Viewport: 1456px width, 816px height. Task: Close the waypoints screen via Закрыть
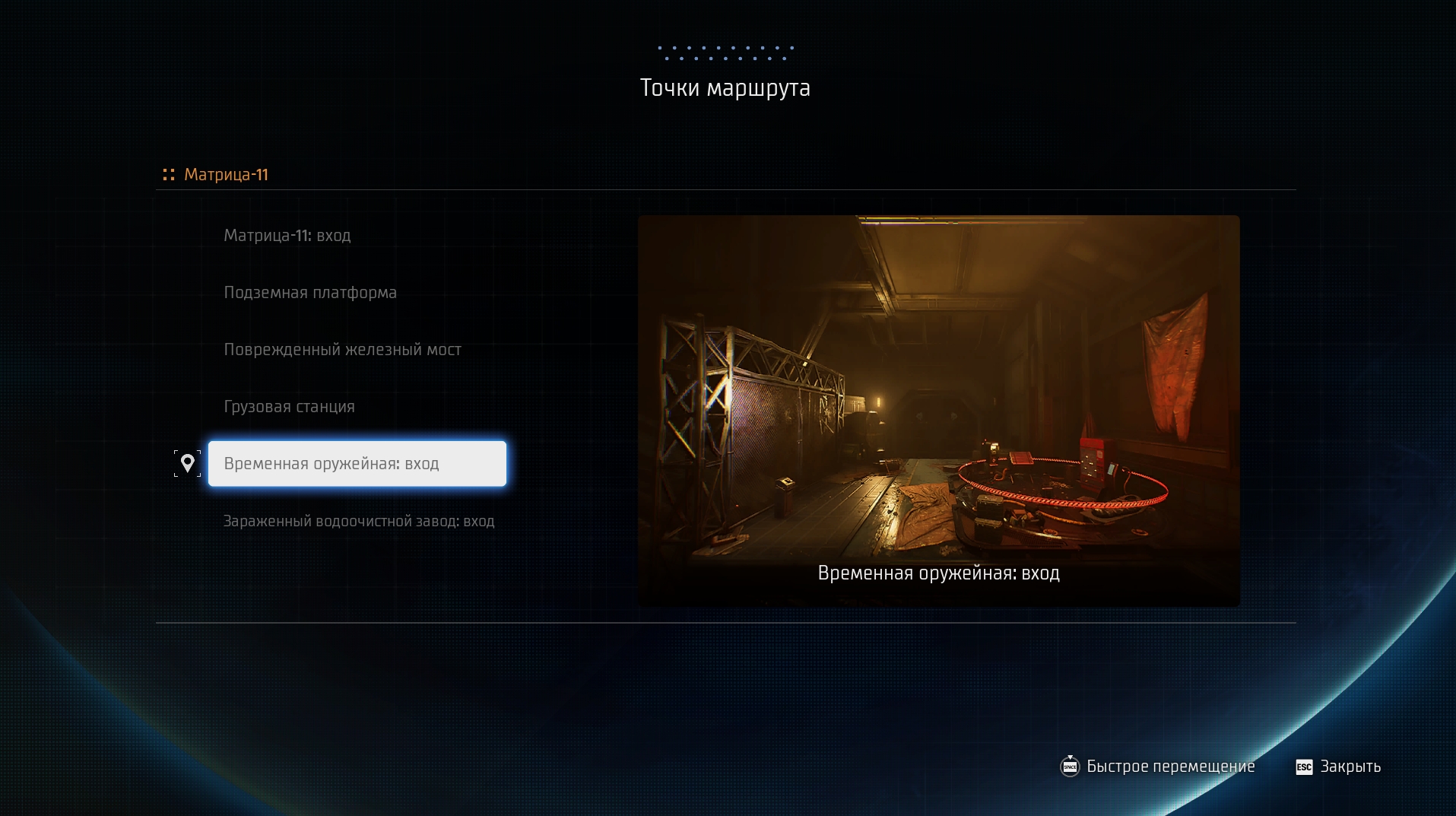click(1339, 767)
